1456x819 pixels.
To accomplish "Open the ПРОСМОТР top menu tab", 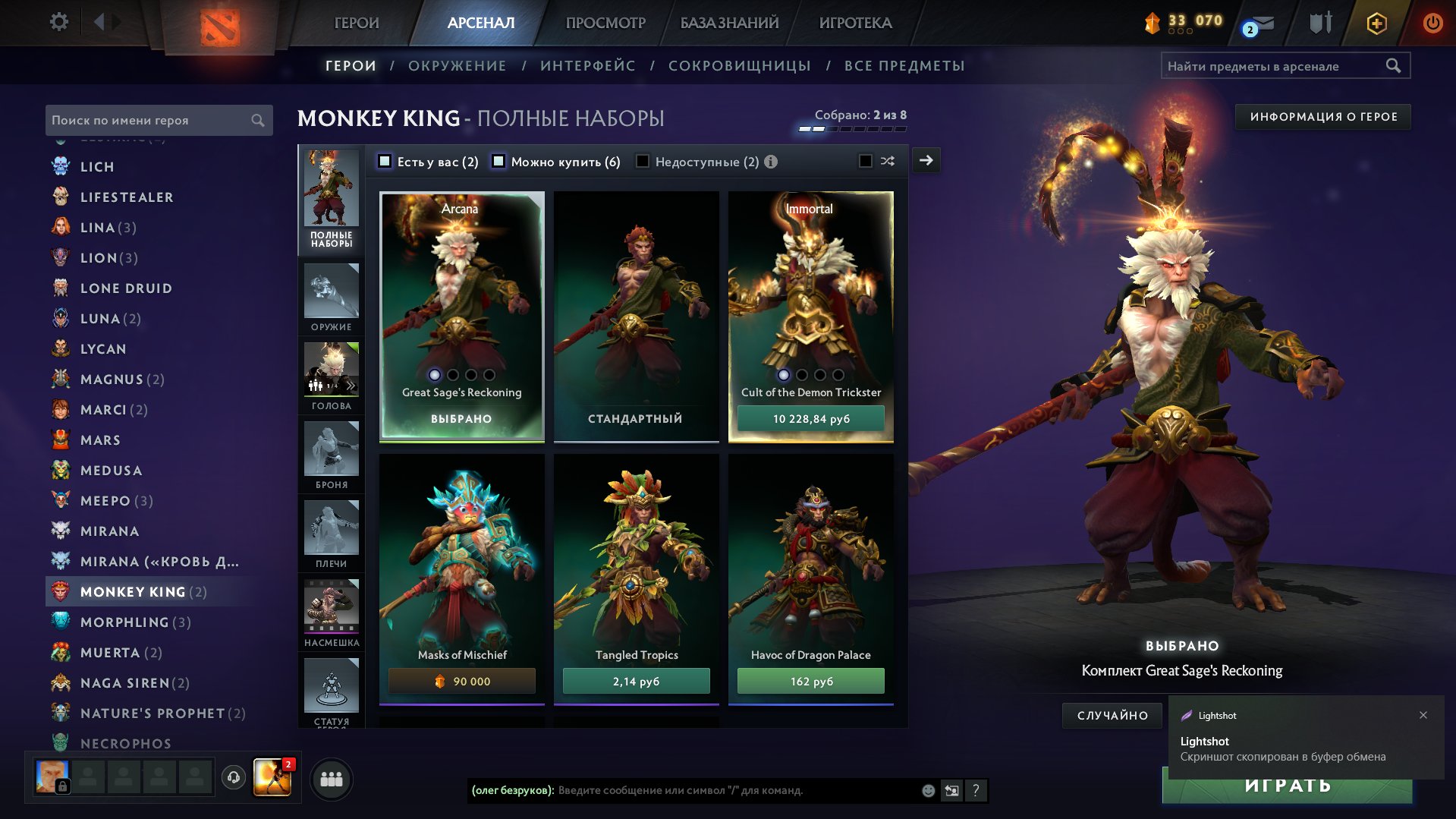I will click(x=605, y=23).
